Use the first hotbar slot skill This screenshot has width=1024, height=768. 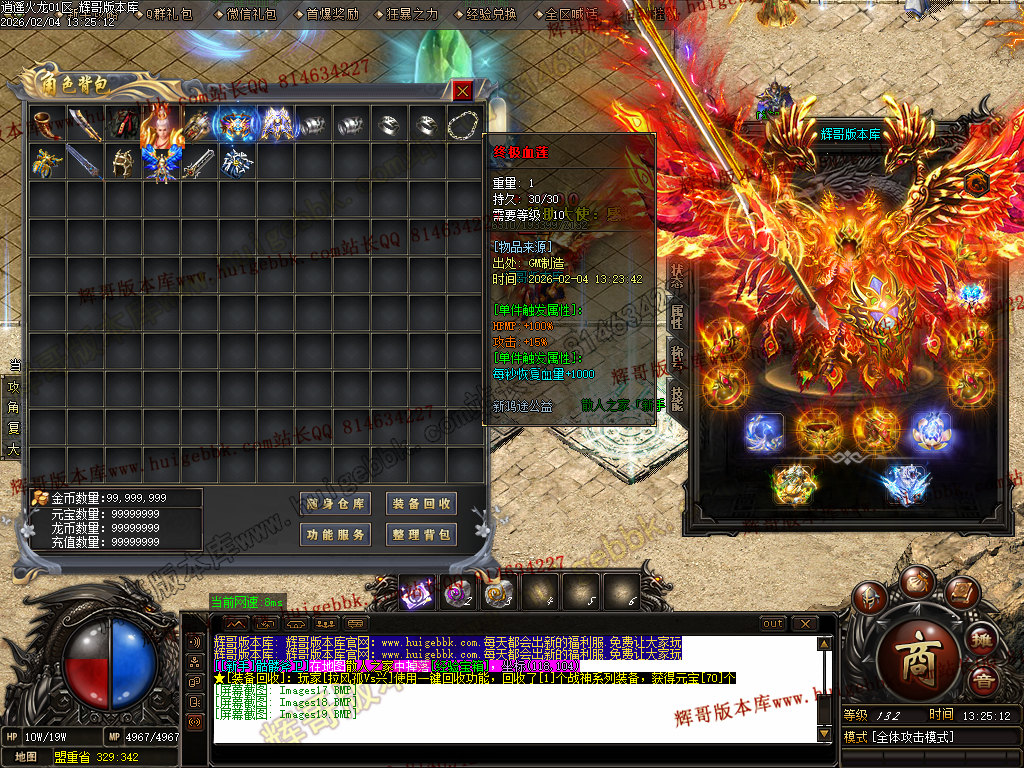[415, 592]
